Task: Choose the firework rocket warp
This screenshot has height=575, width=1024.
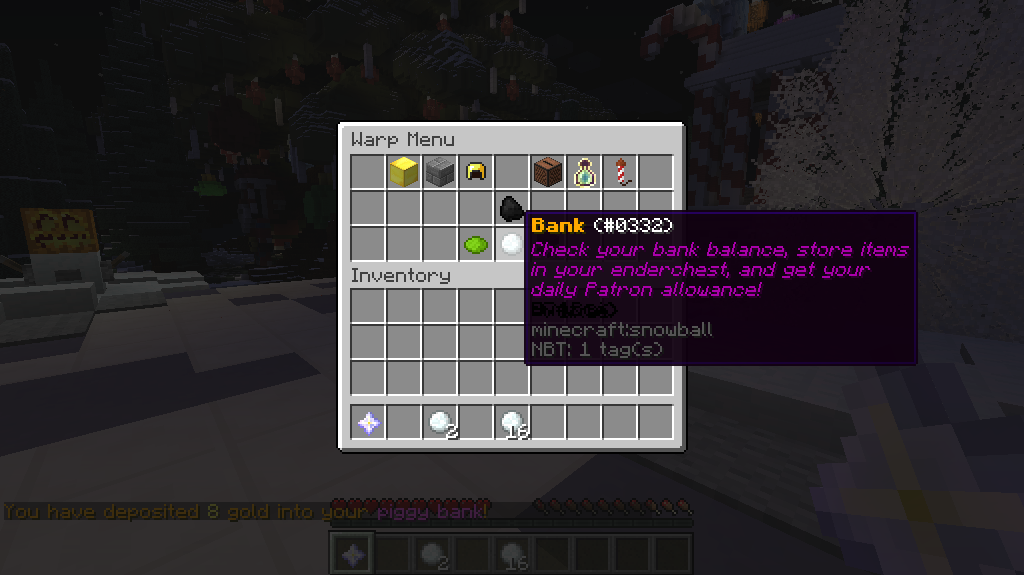Action: [620, 172]
